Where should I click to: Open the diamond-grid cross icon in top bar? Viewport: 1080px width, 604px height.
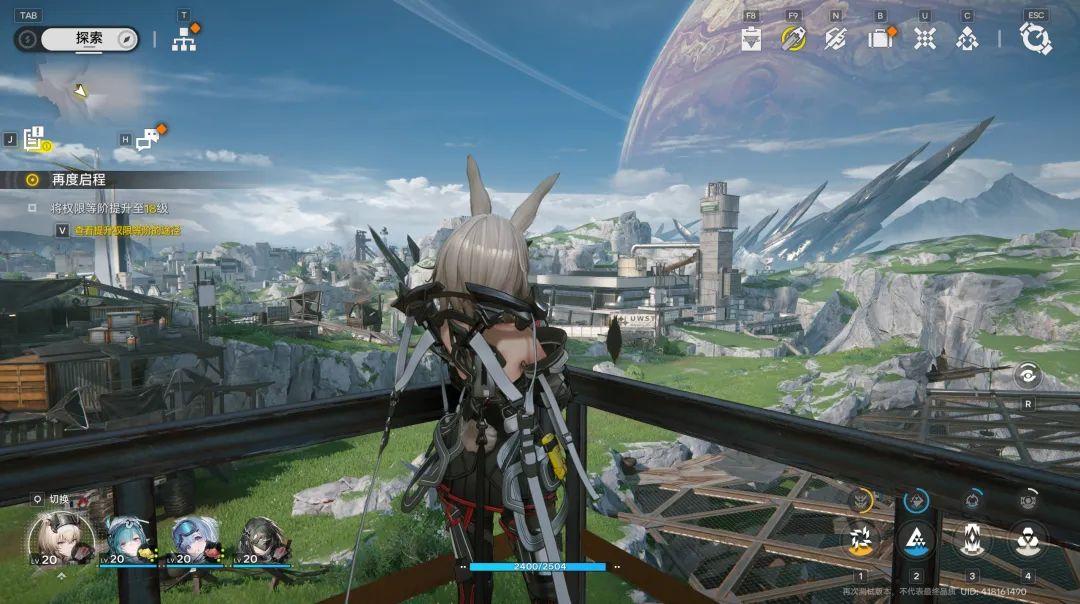[925, 39]
